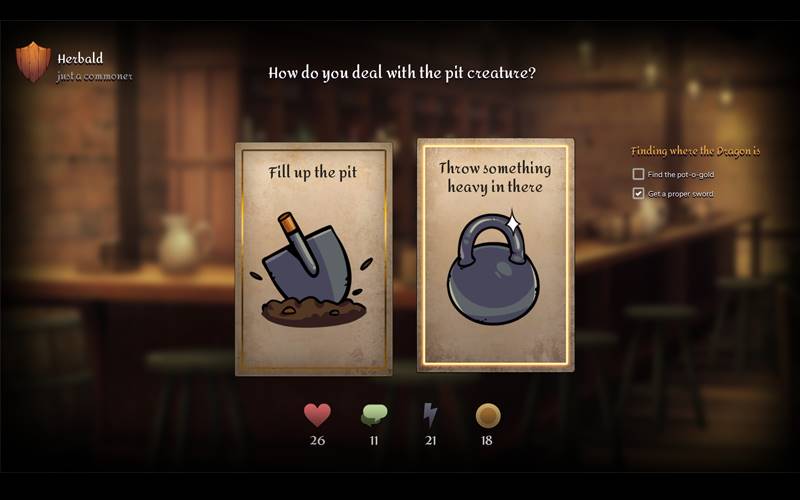
Task: Open the "Finding where the Dragon is" quest
Action: click(x=695, y=151)
